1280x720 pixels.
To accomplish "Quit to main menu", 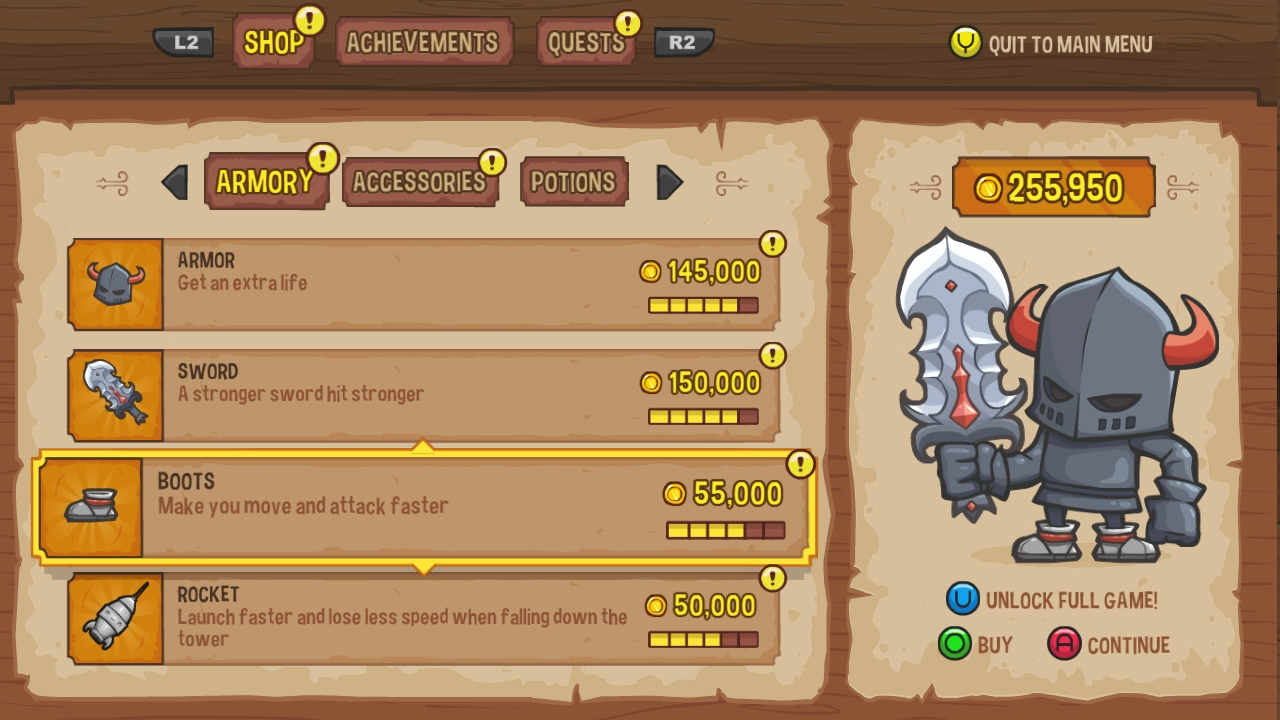I will click(x=1051, y=43).
